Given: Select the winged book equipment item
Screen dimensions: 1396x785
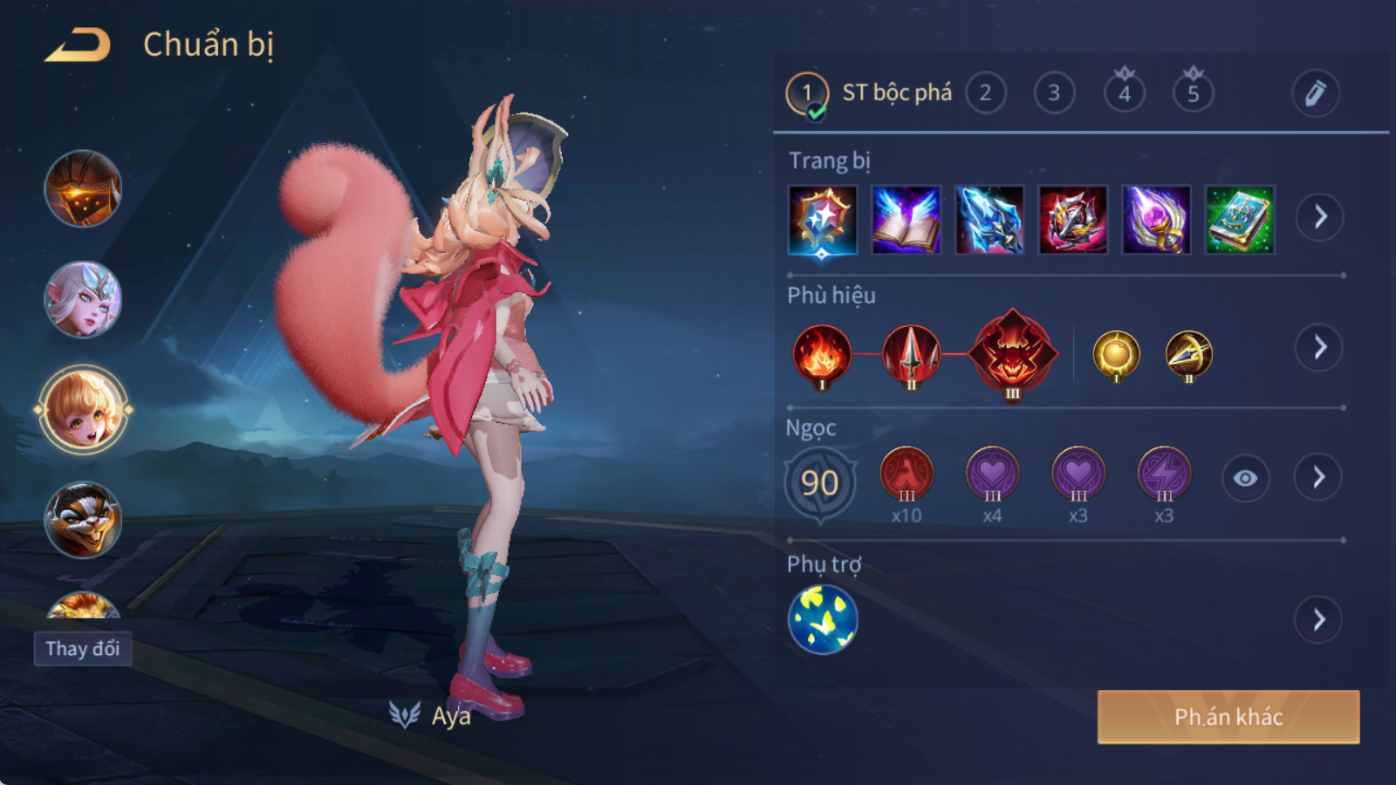Looking at the screenshot, I should click(906, 219).
